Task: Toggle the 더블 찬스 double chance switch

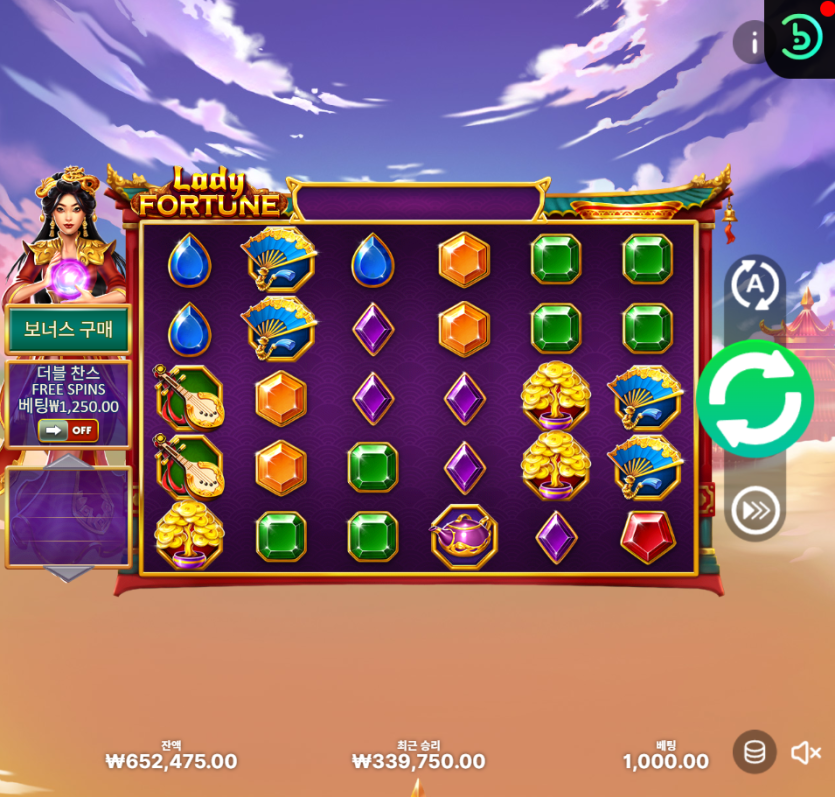Action: (68, 430)
